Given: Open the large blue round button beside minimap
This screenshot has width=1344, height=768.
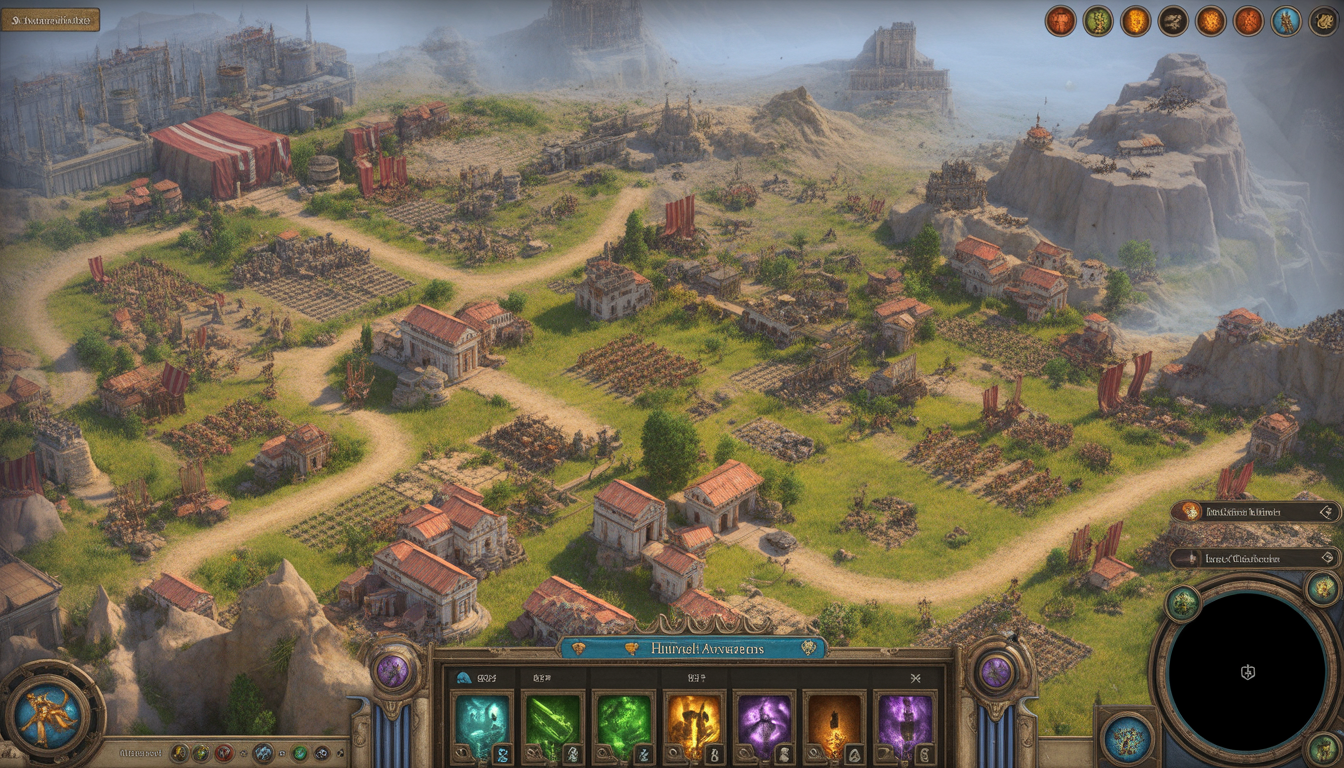Looking at the screenshot, I should click(1127, 738).
